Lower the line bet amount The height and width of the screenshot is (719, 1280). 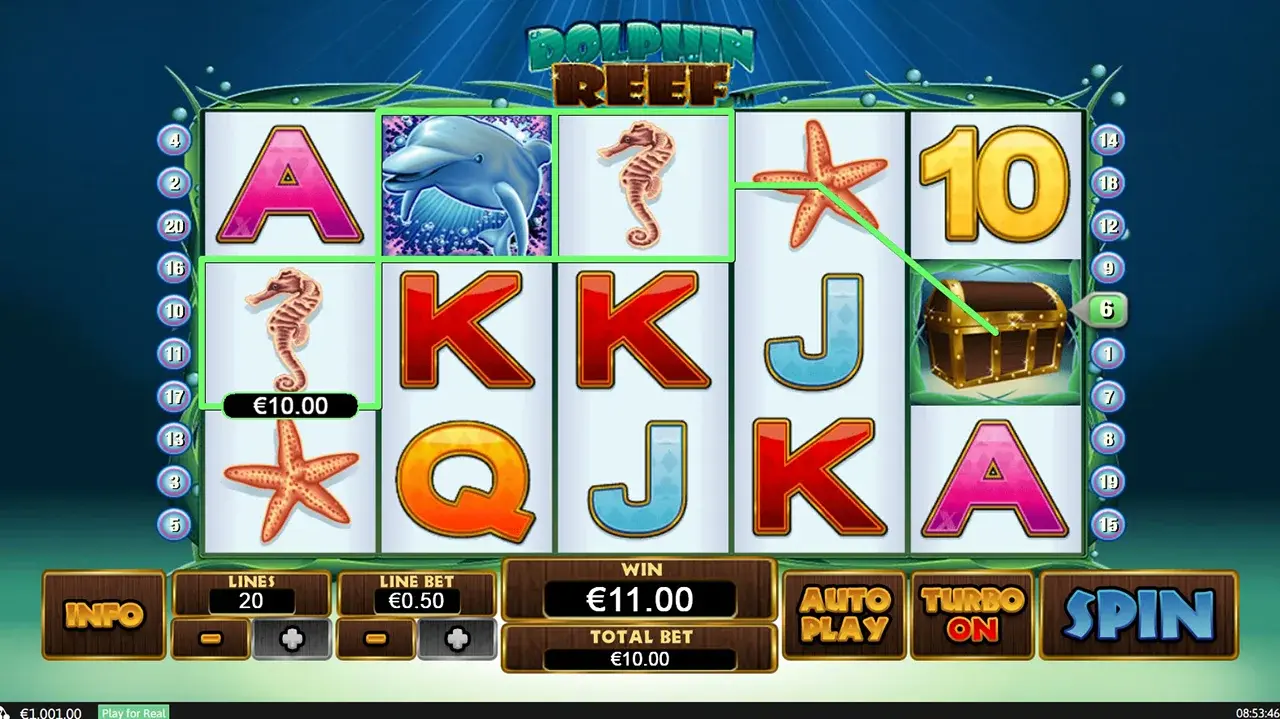tap(375, 639)
